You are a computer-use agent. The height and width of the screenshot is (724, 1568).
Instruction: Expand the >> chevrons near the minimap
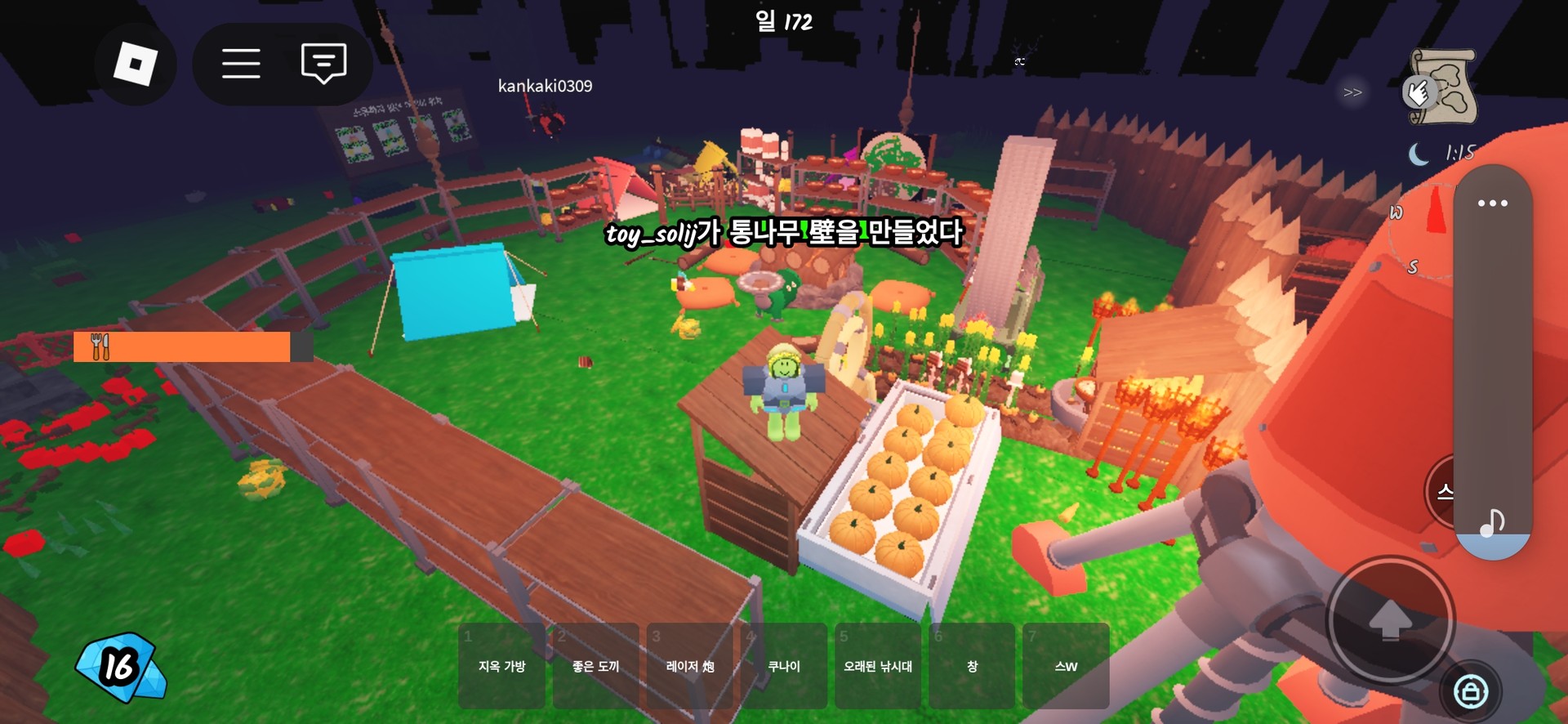(x=1352, y=92)
